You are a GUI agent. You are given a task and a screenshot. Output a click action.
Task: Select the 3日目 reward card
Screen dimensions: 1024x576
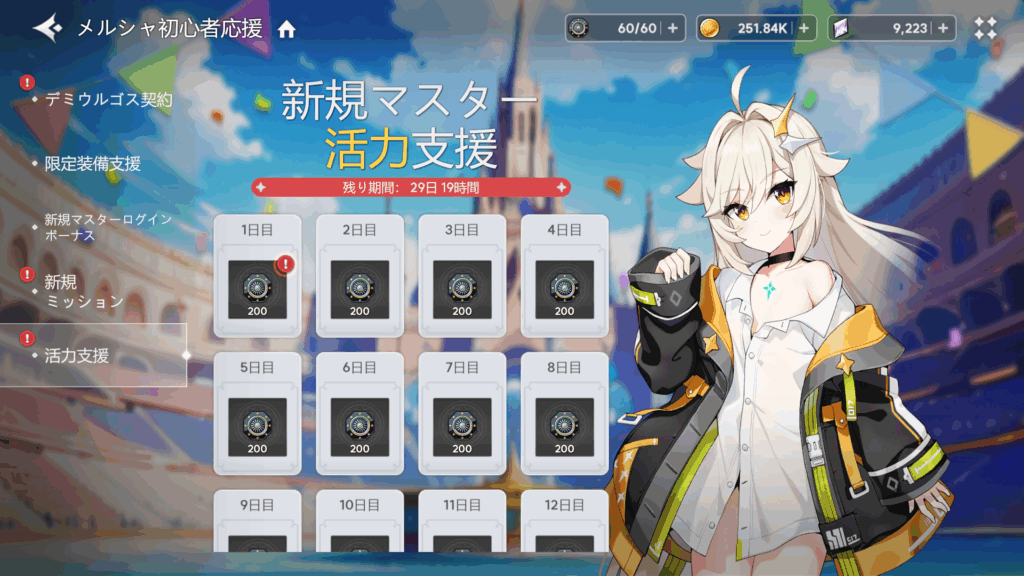(x=462, y=277)
